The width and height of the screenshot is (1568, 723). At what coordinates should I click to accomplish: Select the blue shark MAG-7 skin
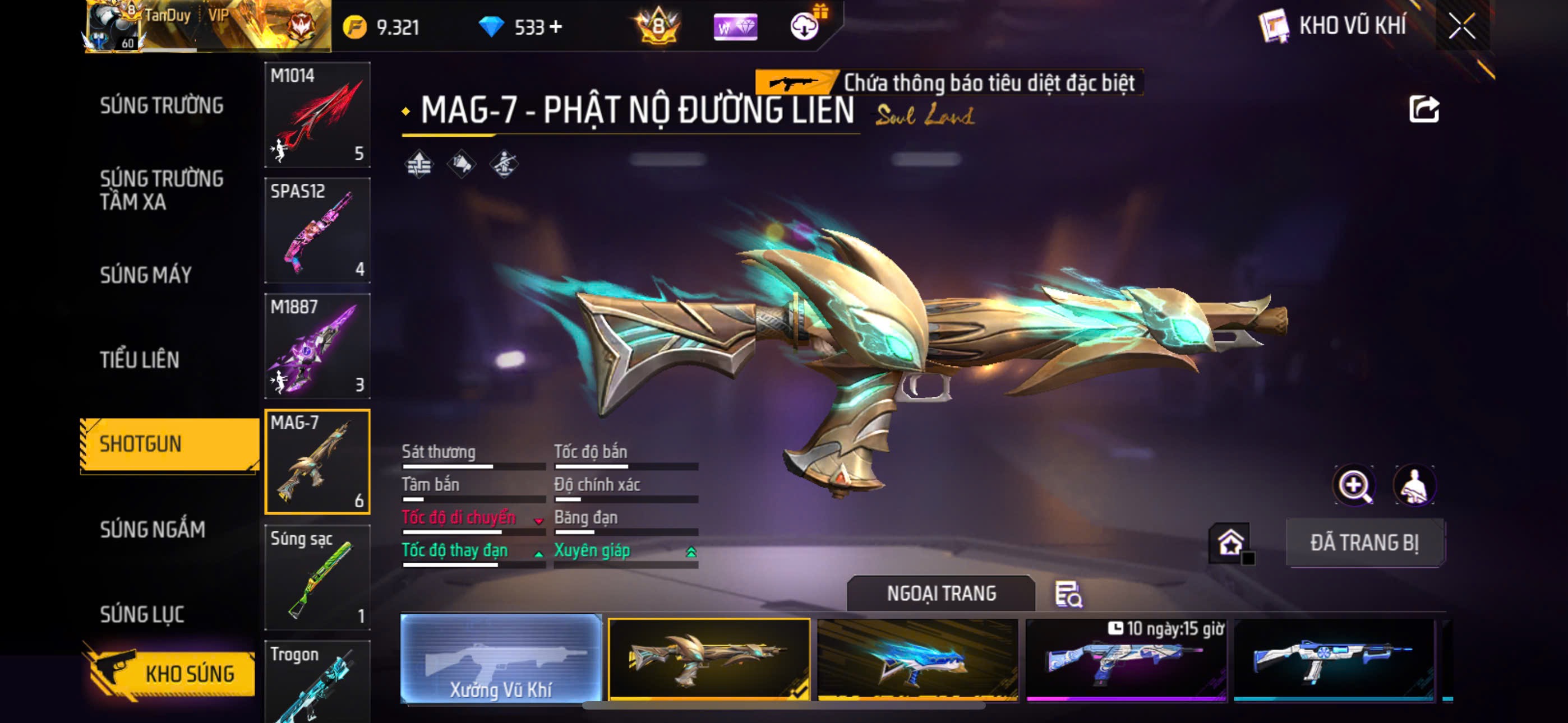pos(917,660)
